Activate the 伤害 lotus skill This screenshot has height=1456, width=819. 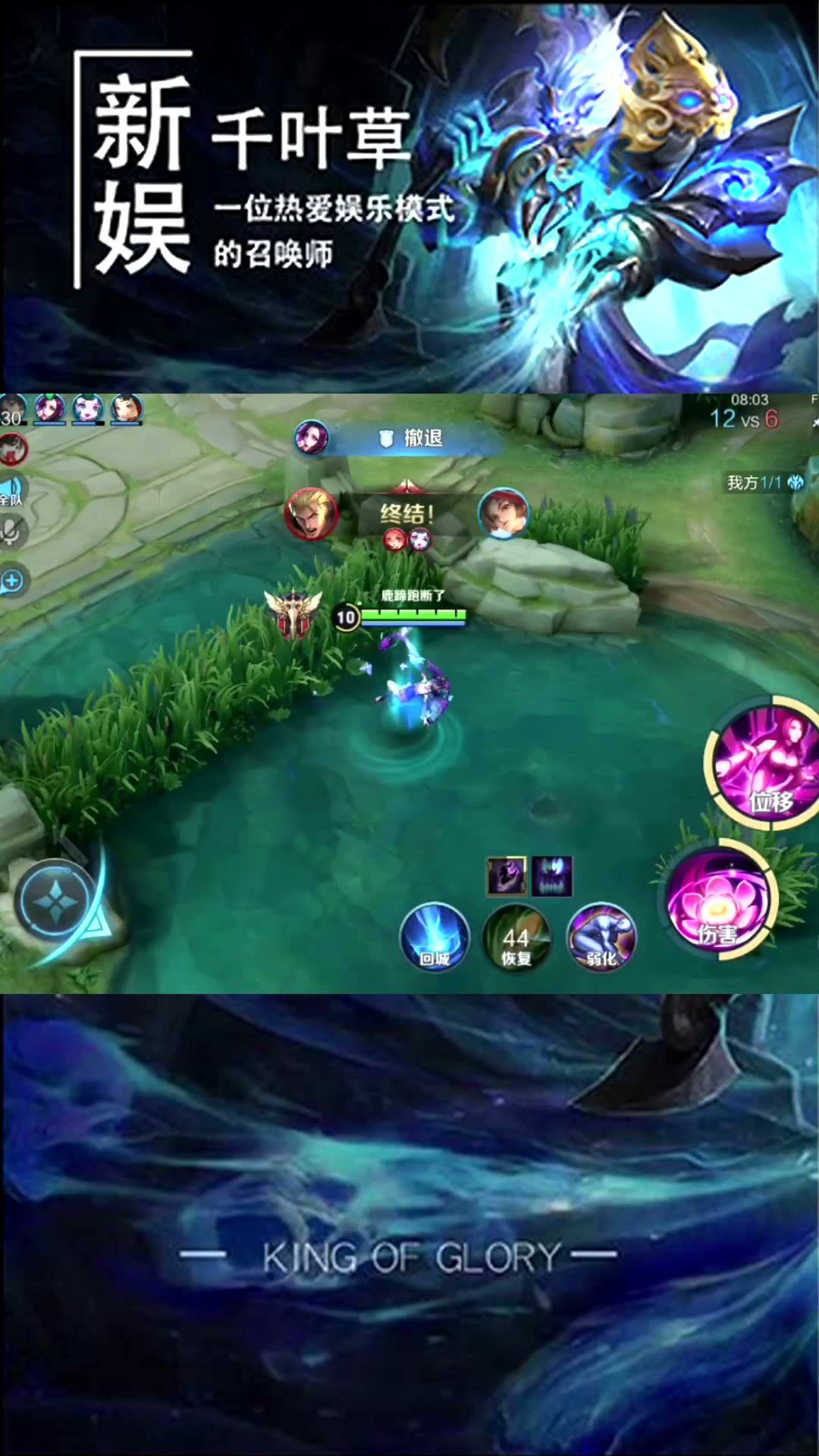717,902
